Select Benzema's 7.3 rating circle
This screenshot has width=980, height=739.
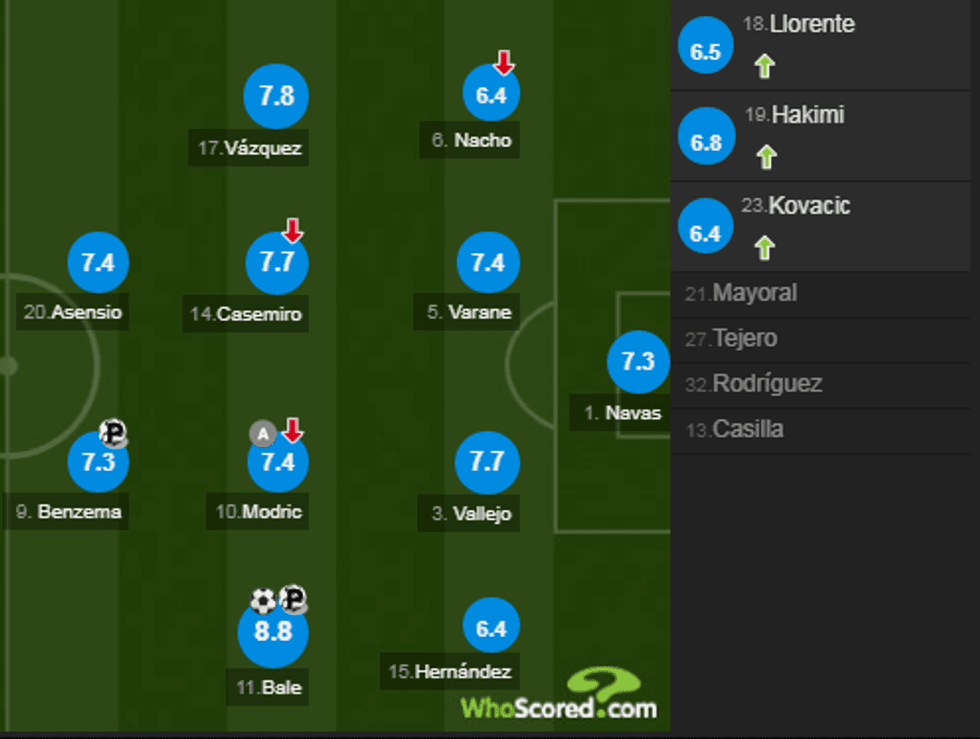98,462
